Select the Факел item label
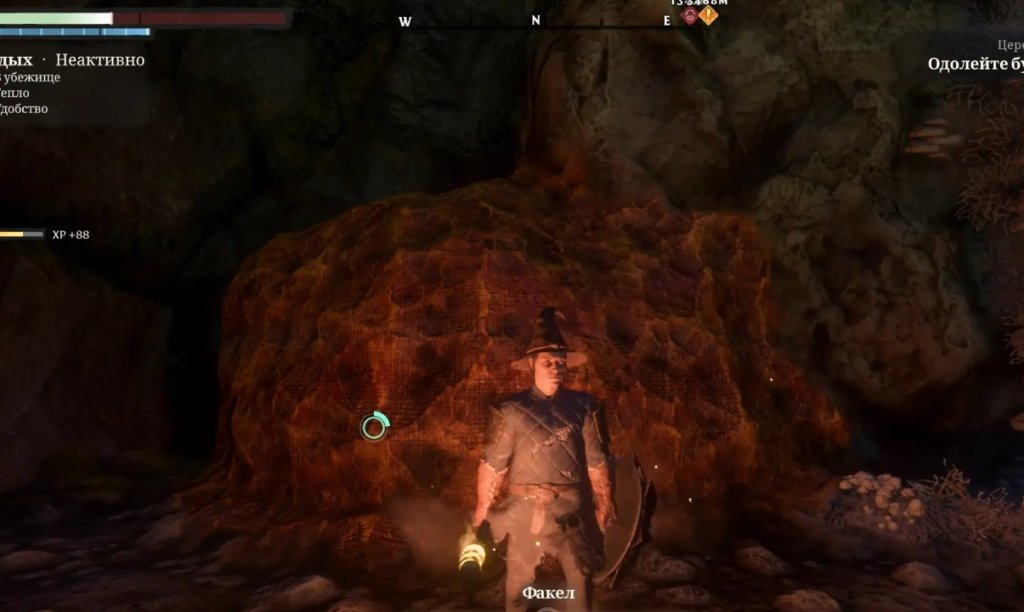Viewport: 1024px width, 612px height. pos(548,594)
